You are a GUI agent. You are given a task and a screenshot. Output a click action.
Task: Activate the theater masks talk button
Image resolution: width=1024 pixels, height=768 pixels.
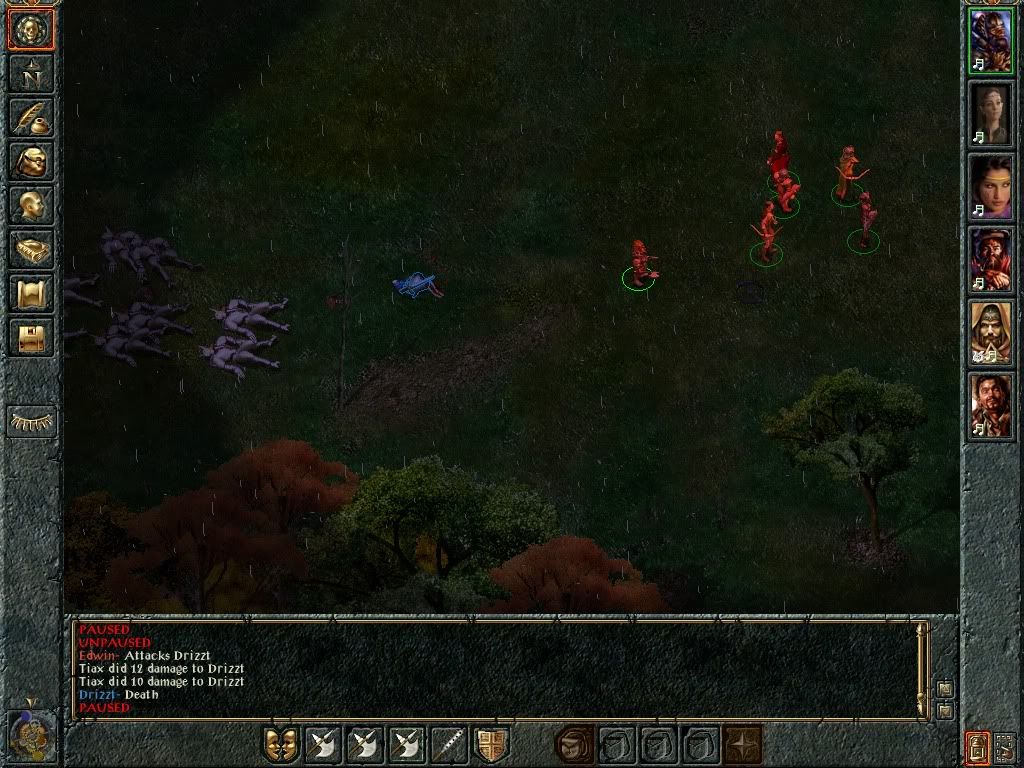(281, 744)
